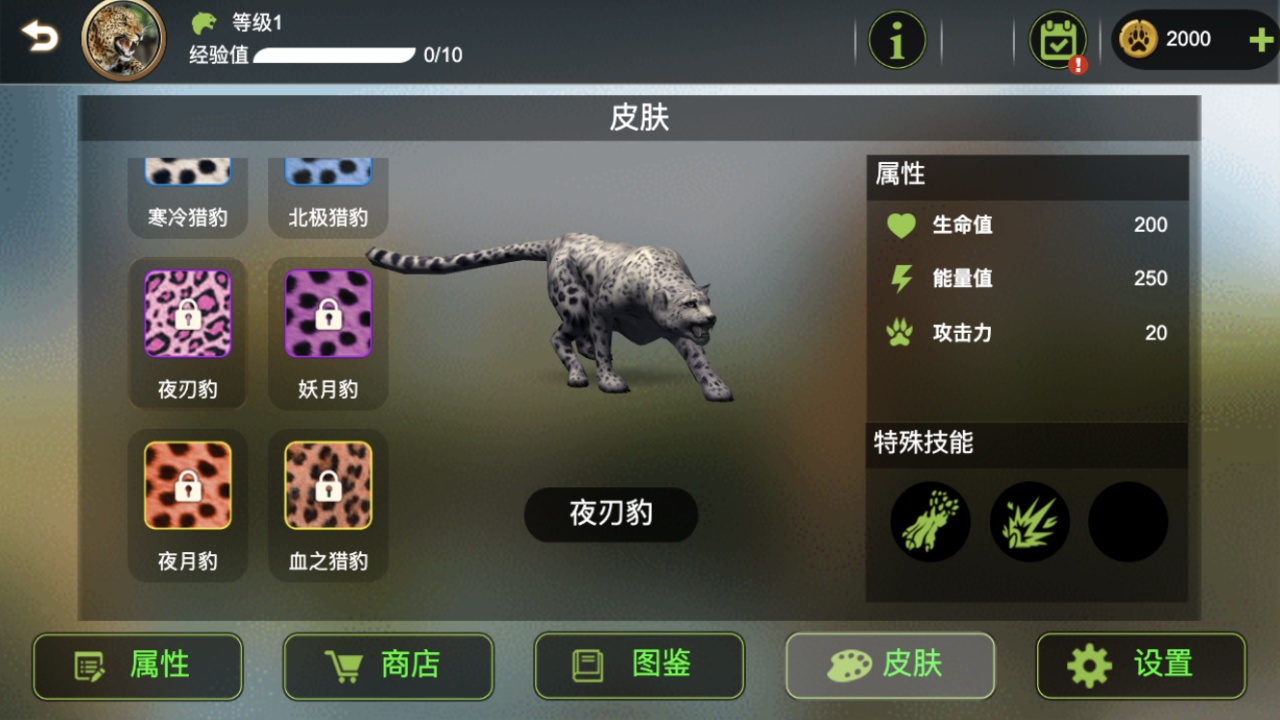The height and width of the screenshot is (720, 1280).
Task: Tap the back arrow icon
Action: click(39, 37)
